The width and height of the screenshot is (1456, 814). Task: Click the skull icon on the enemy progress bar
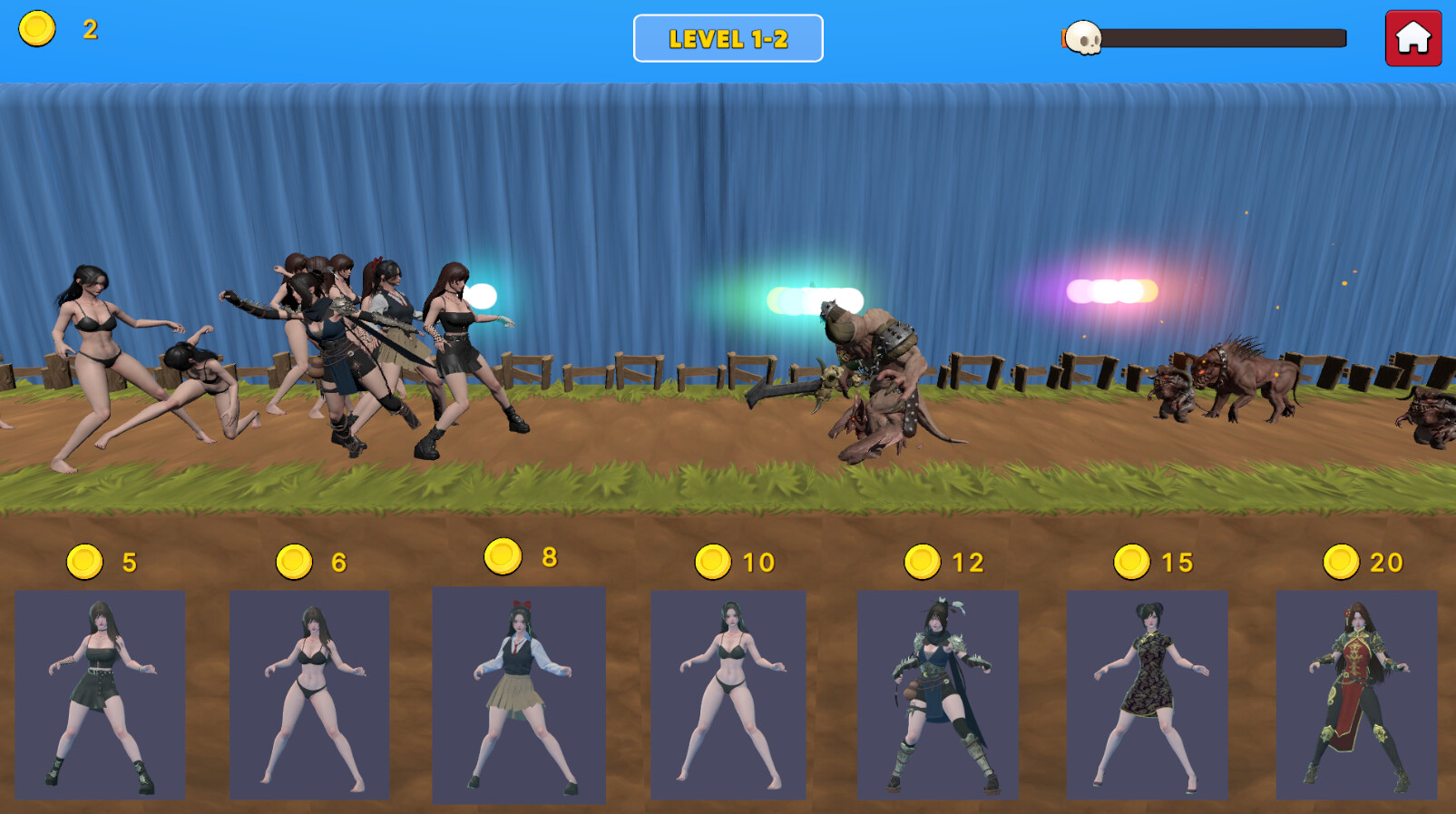pyautogui.click(x=1083, y=38)
